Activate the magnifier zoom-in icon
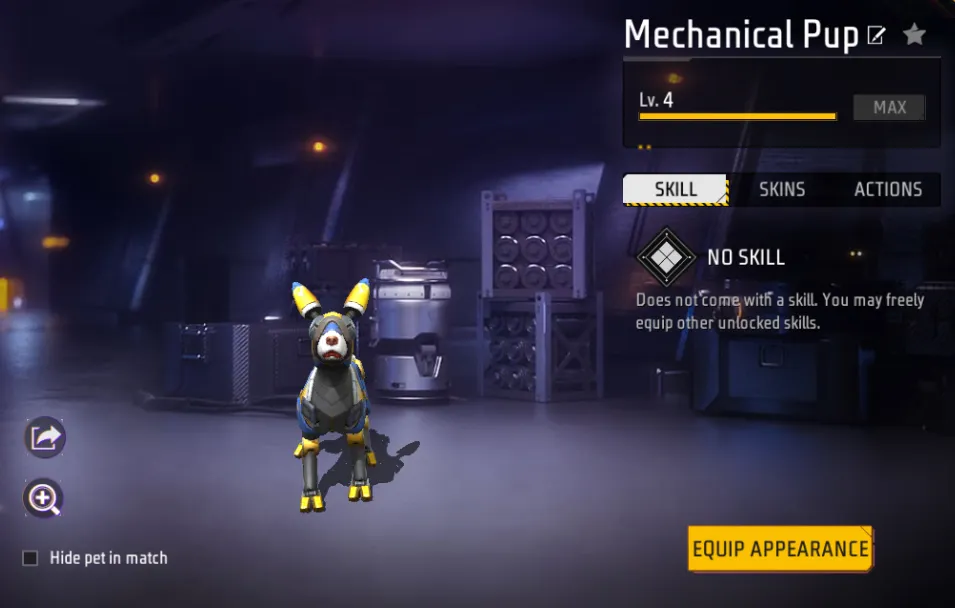Viewport: 955px width, 608px height. pos(45,498)
